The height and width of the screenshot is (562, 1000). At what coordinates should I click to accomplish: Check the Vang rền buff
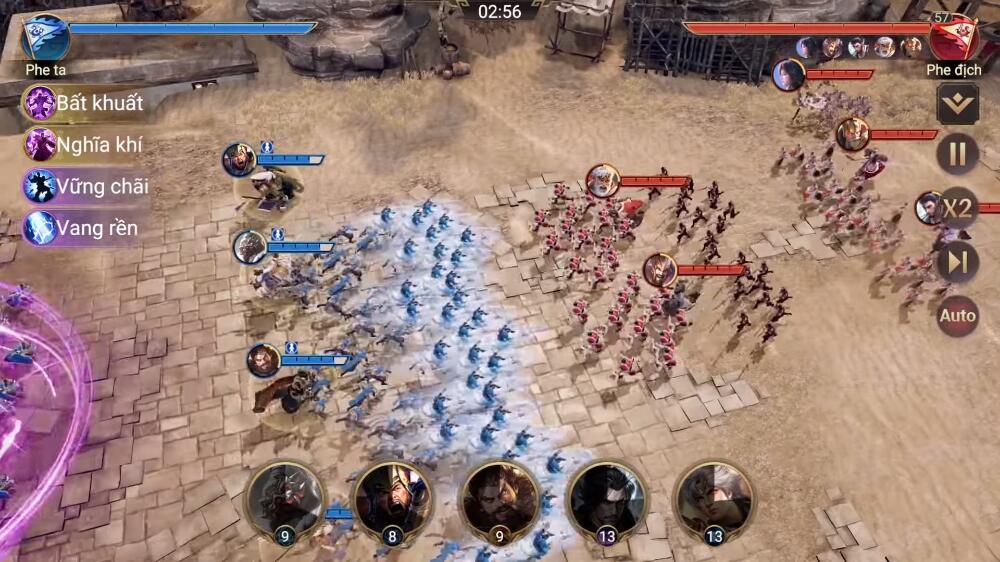pyautogui.click(x=82, y=228)
